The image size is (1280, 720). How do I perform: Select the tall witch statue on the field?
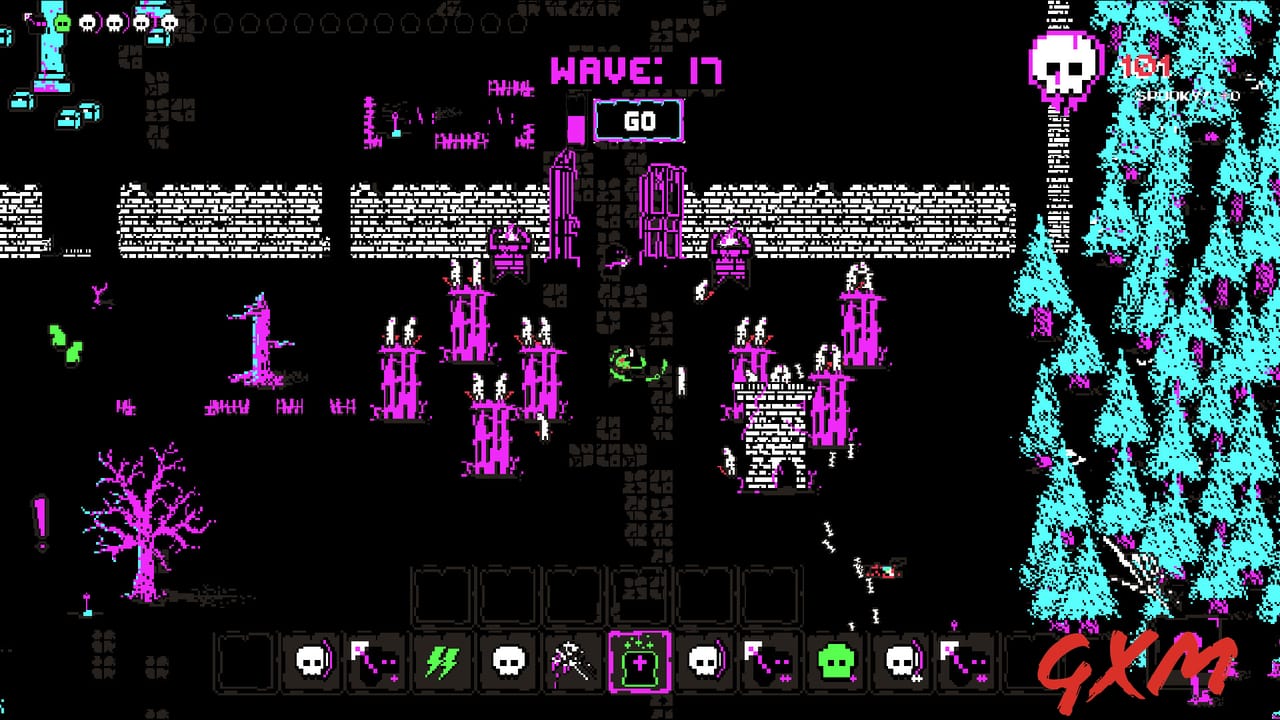258,340
